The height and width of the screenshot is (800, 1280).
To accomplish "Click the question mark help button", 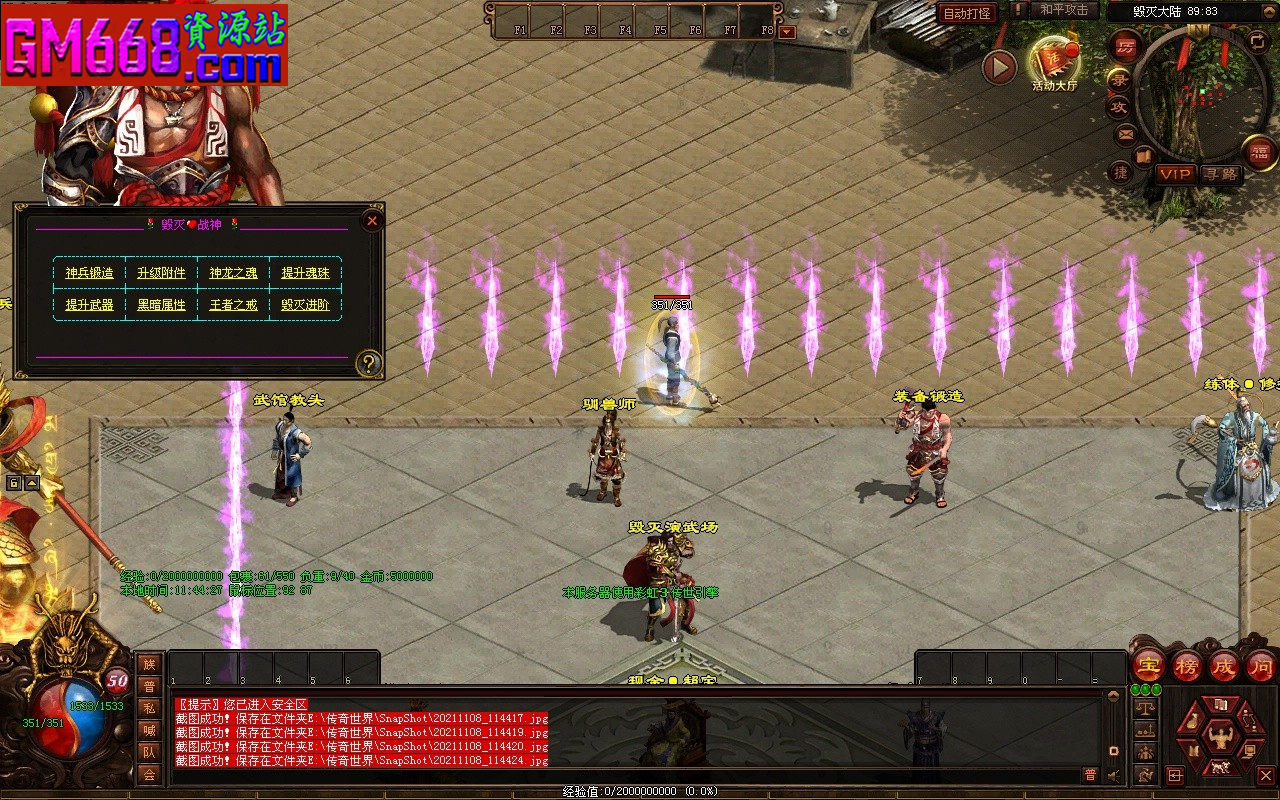I will (369, 363).
